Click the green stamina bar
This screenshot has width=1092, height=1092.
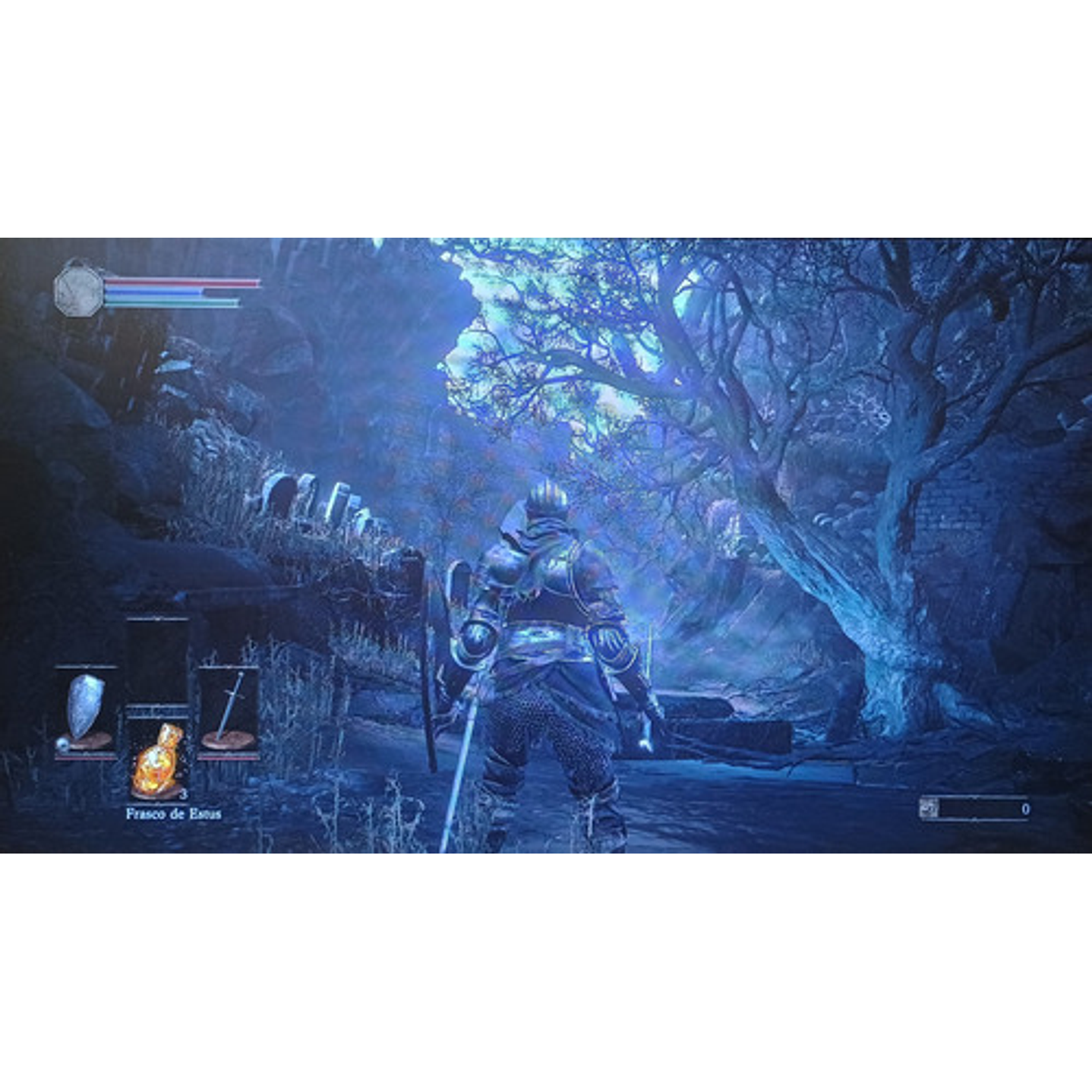tap(175, 301)
